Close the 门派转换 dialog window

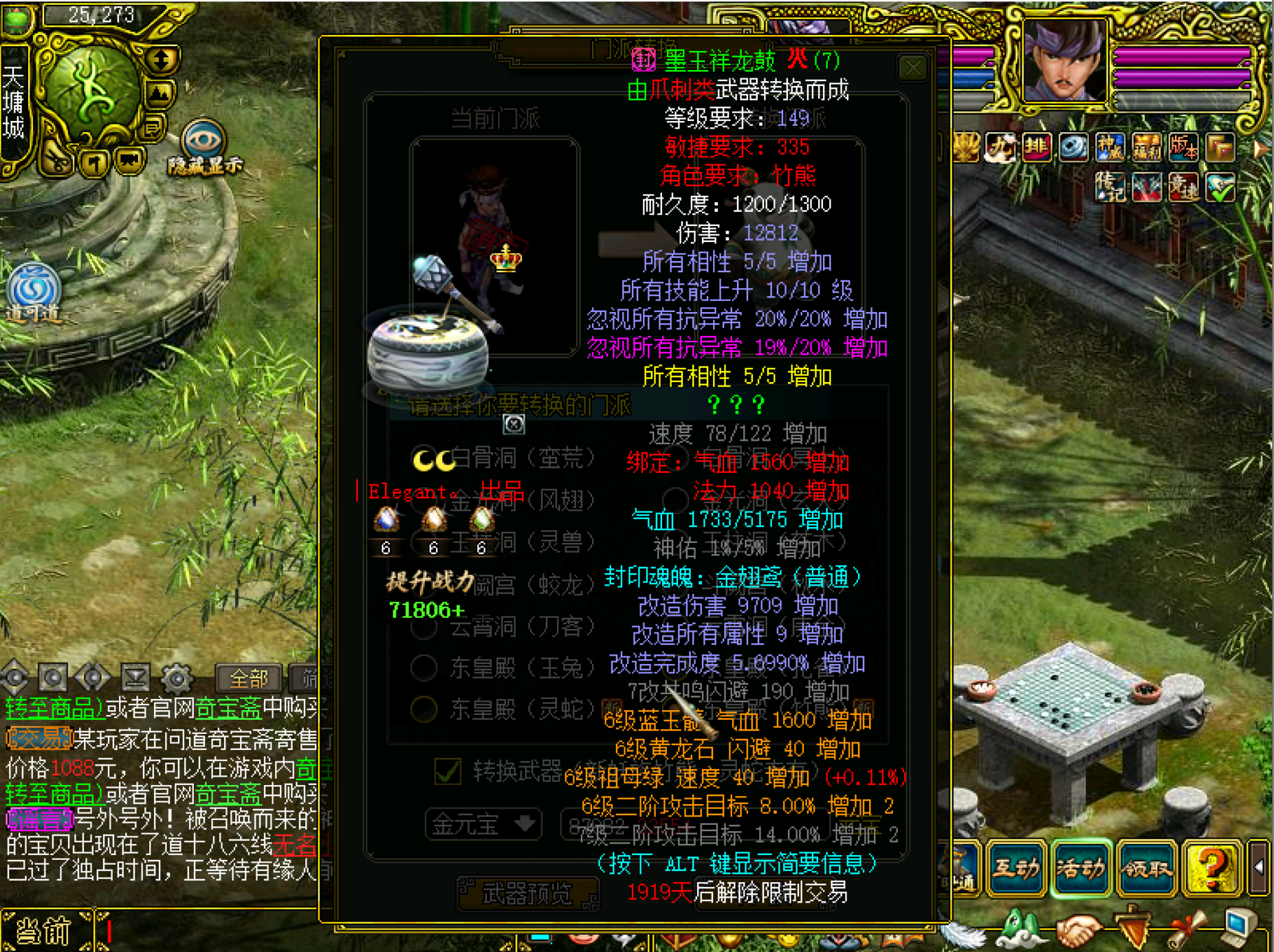pos(912,68)
